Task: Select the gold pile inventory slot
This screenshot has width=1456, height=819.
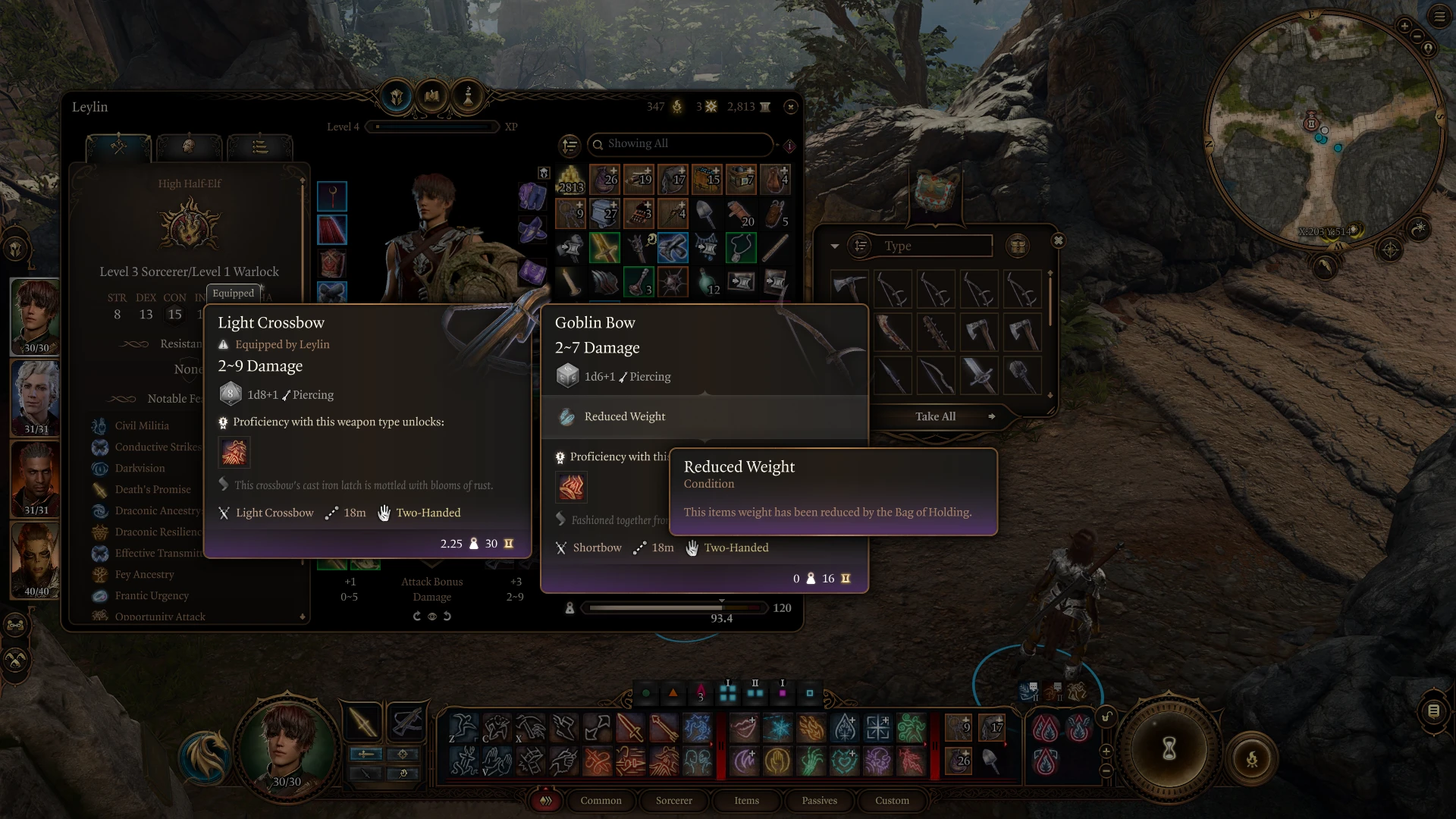Action: click(x=570, y=180)
